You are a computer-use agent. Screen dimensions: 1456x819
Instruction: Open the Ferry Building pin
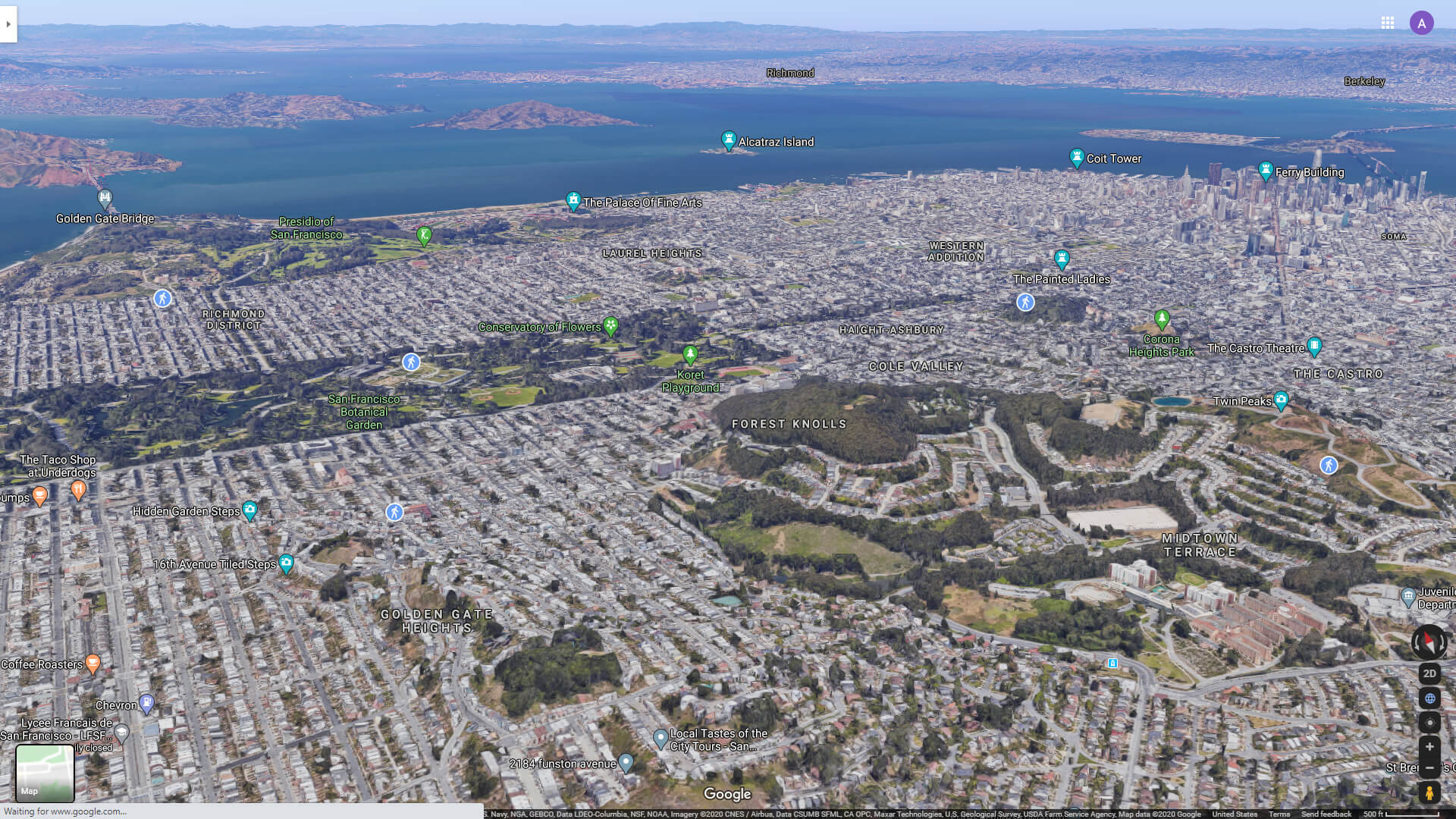click(x=1265, y=170)
